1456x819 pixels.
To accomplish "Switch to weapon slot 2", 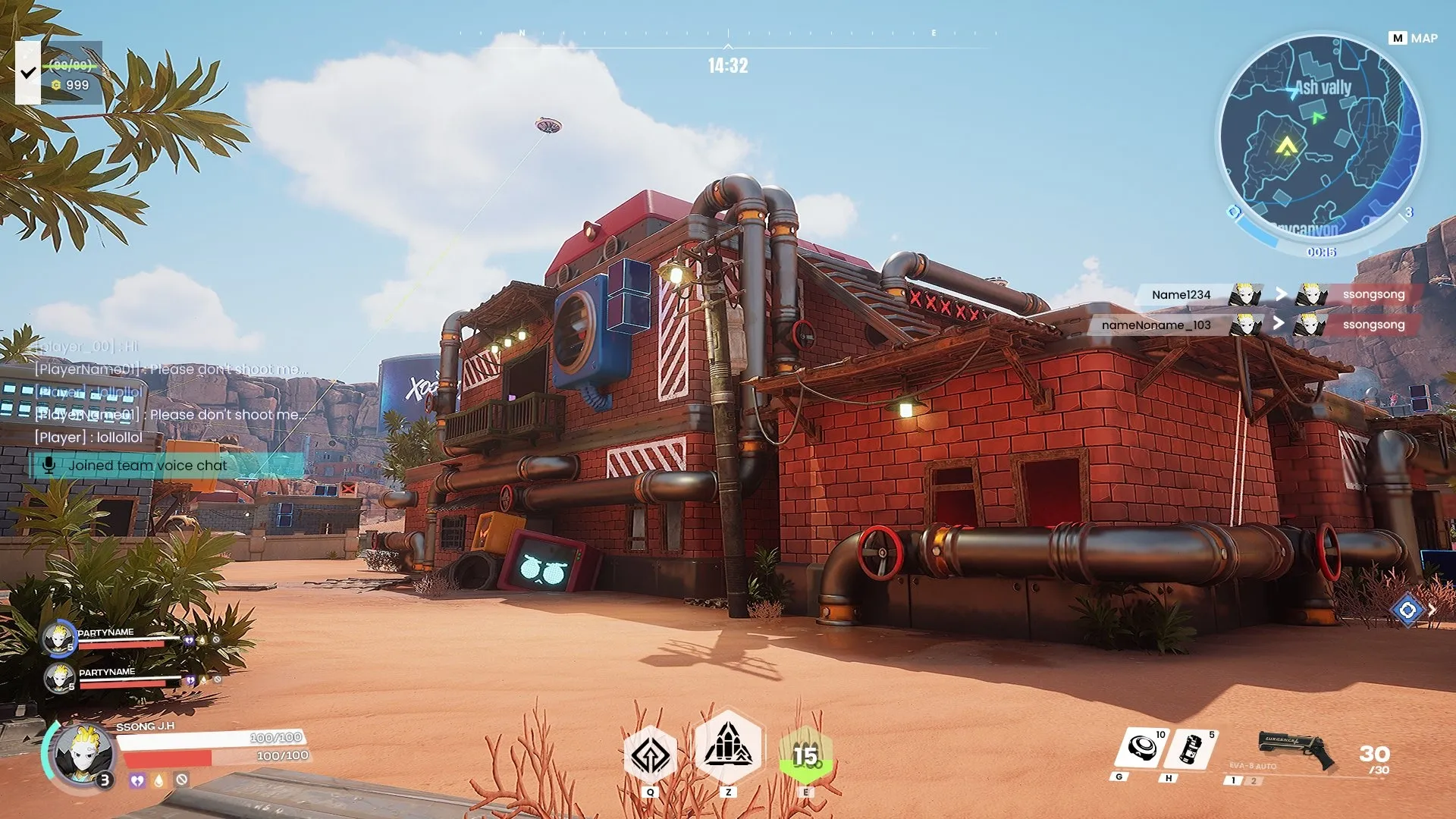I will pyautogui.click(x=1254, y=781).
